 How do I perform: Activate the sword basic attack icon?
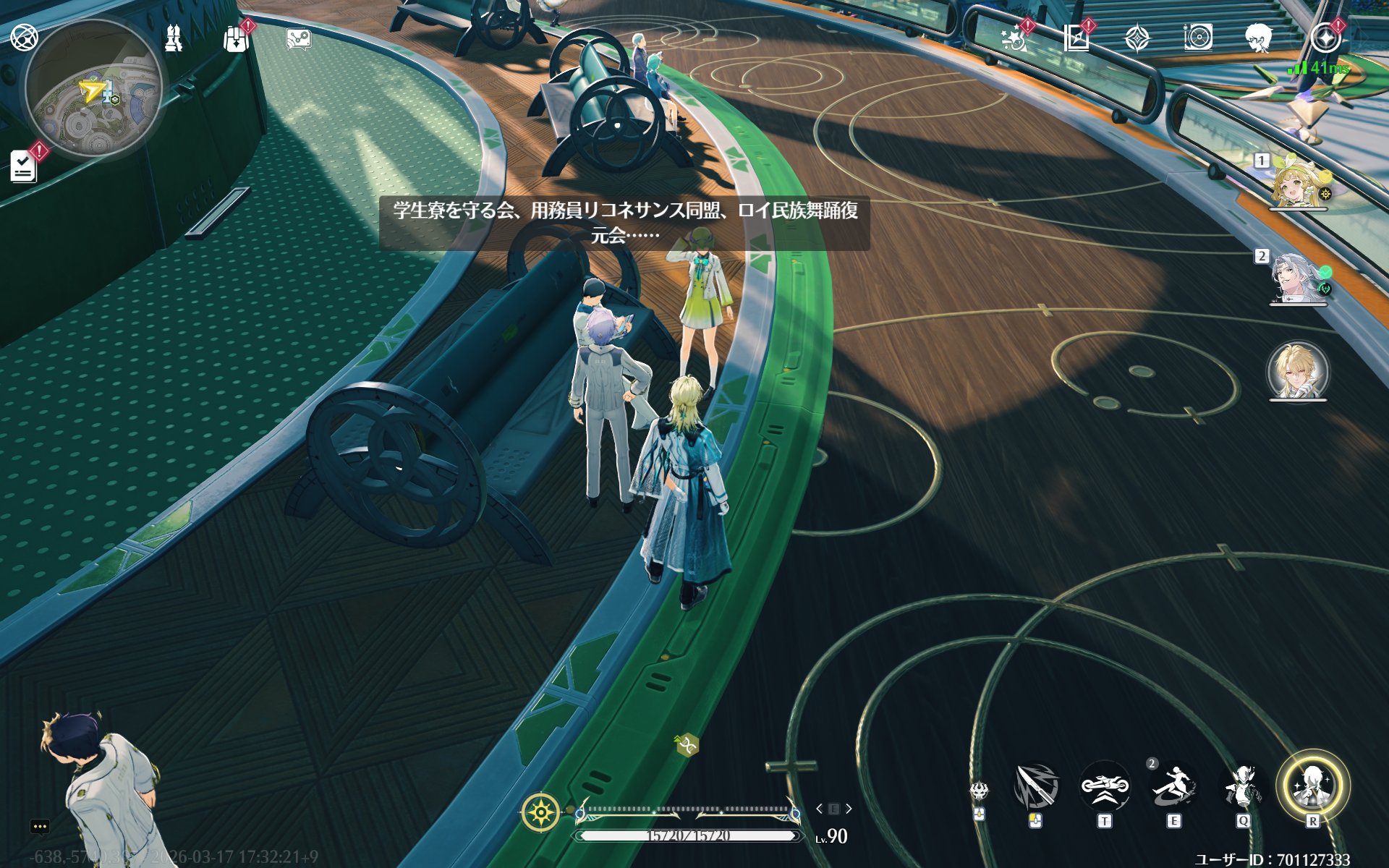[1035, 786]
